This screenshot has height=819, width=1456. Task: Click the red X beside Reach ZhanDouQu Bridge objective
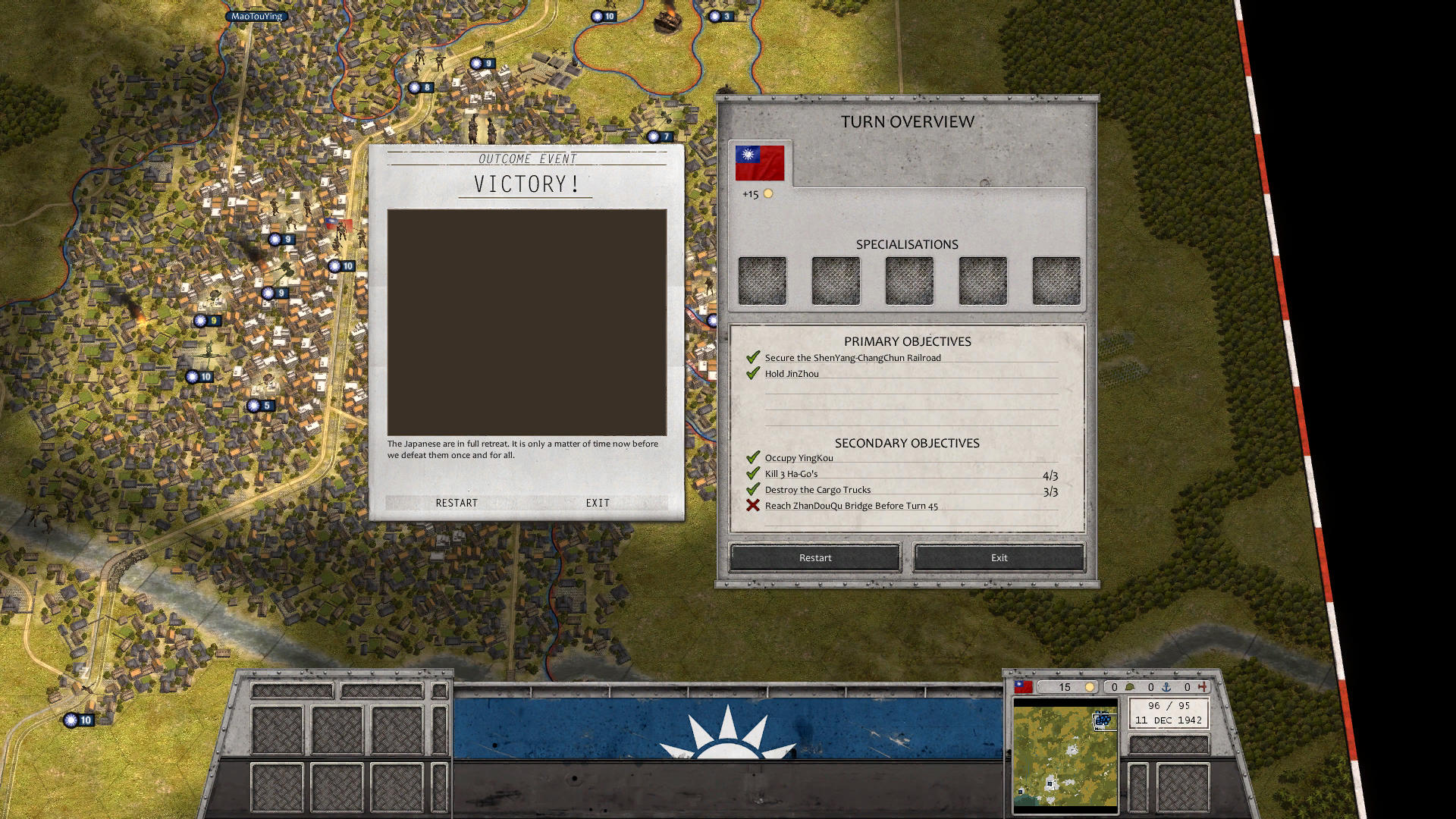pos(752,505)
